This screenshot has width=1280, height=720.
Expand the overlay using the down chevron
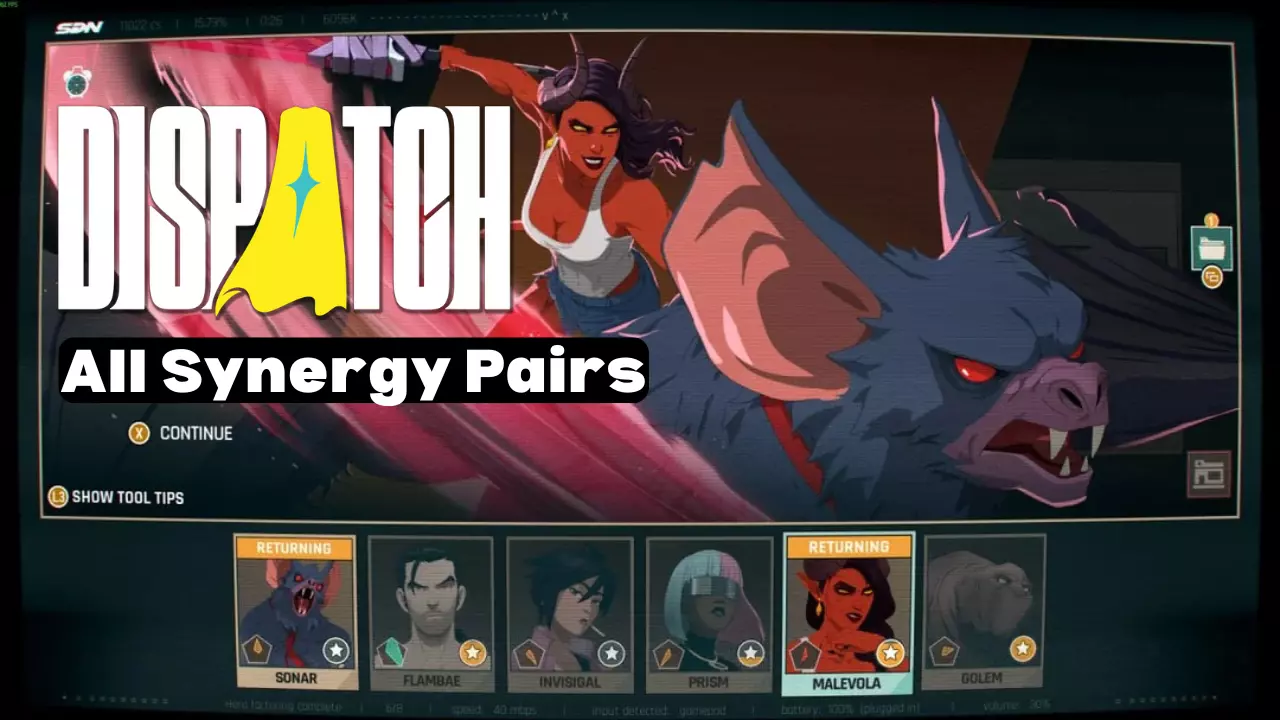point(545,17)
